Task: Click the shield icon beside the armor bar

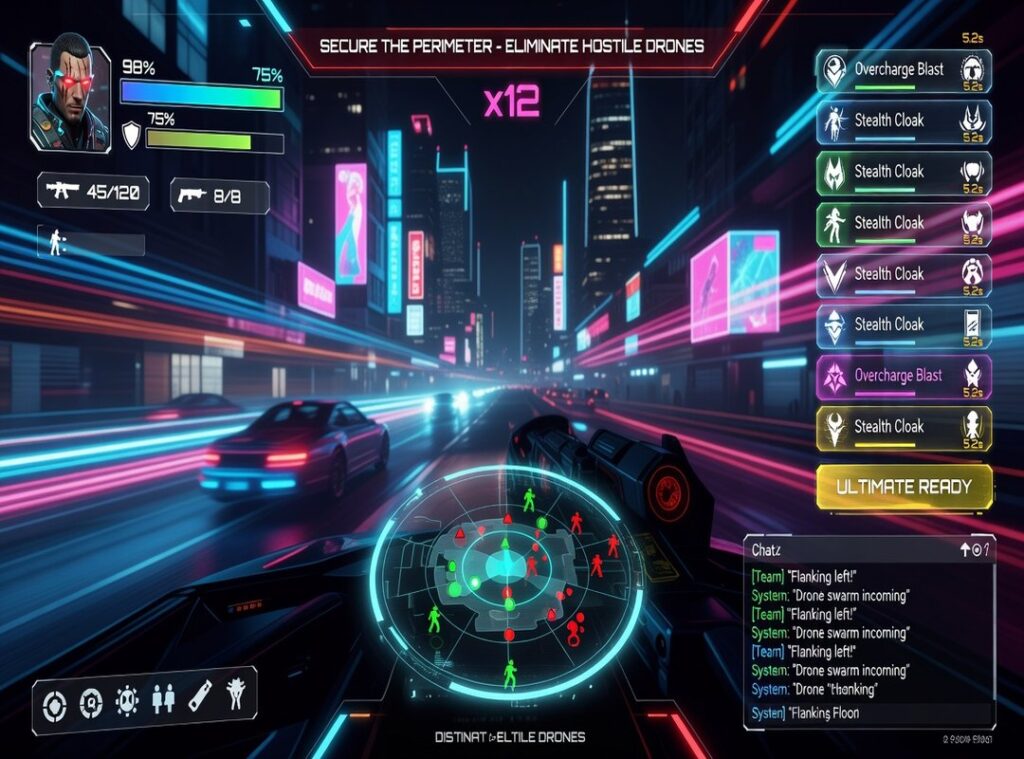Action: 131,135
